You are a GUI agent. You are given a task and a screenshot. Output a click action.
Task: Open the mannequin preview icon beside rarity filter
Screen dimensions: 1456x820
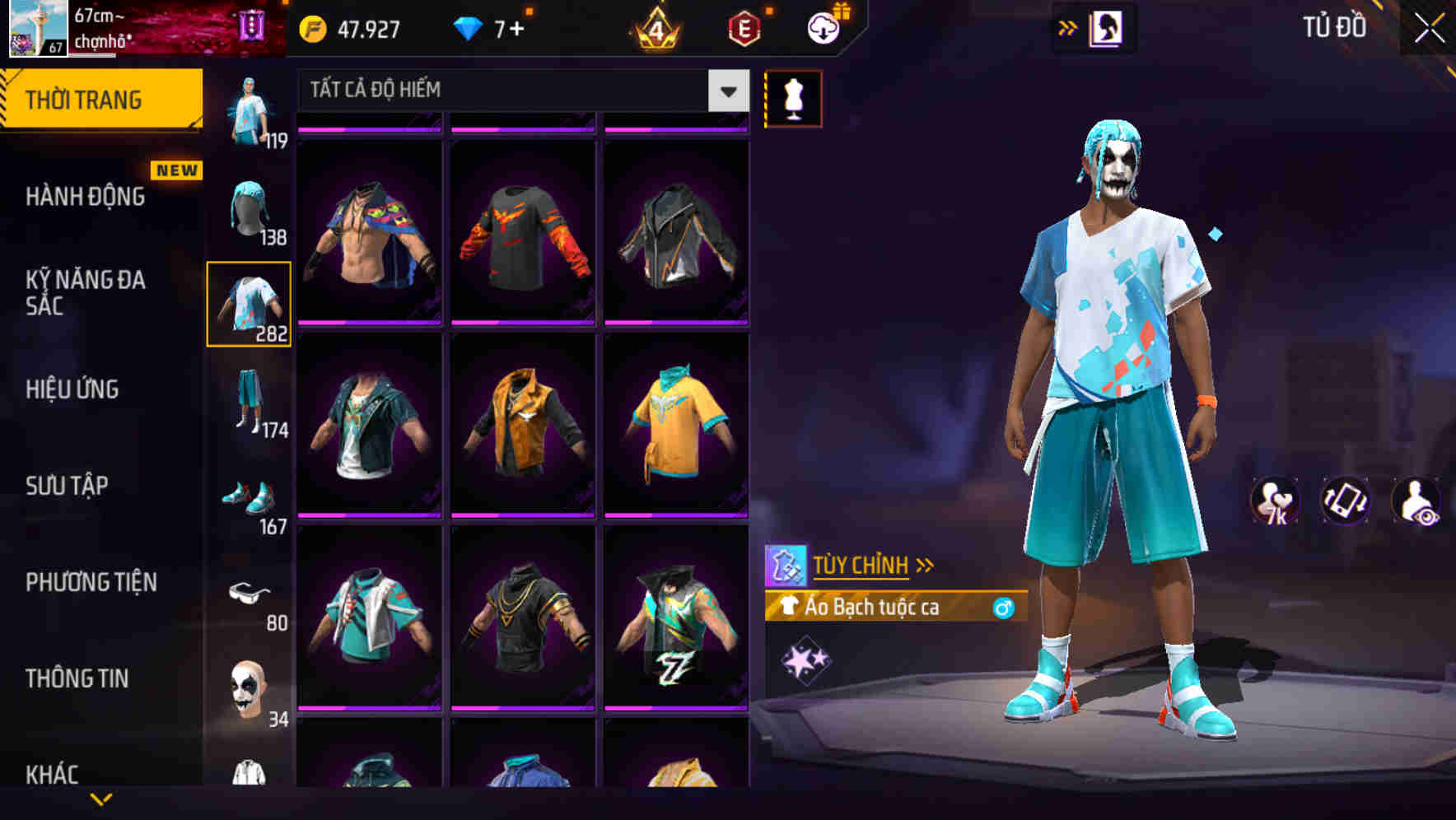(x=793, y=97)
